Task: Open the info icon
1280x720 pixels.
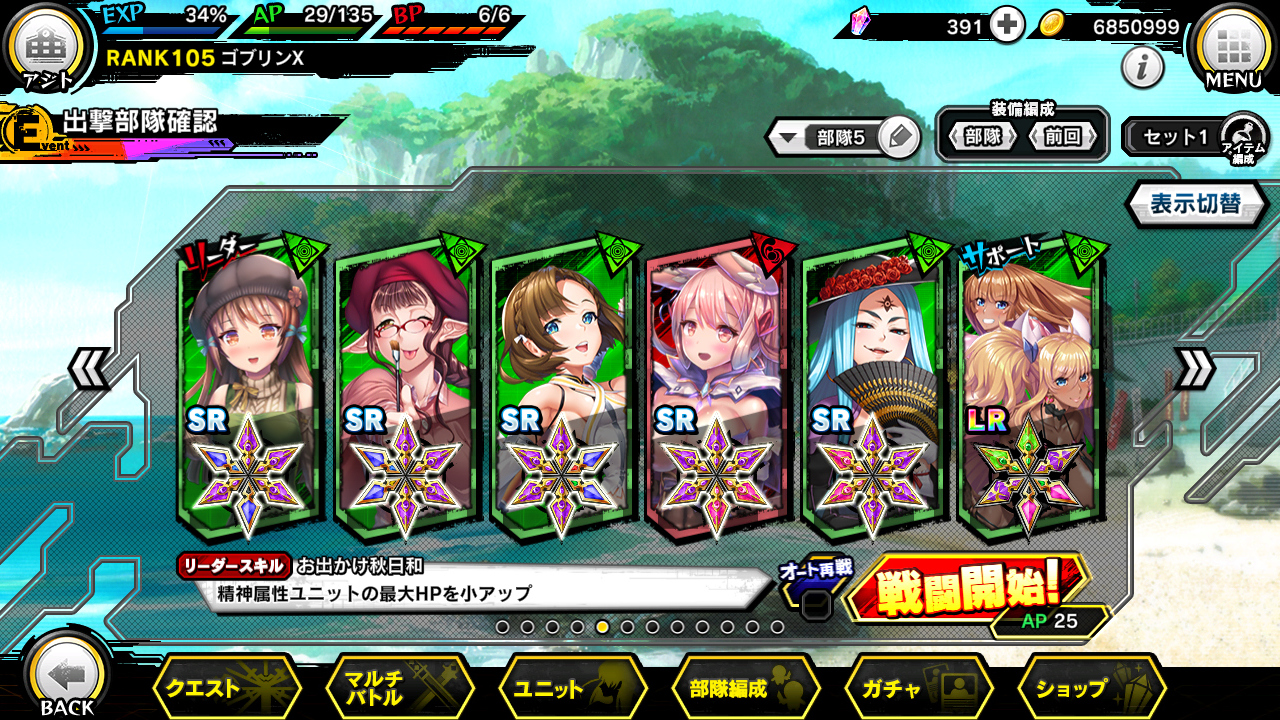Action: tap(1142, 68)
